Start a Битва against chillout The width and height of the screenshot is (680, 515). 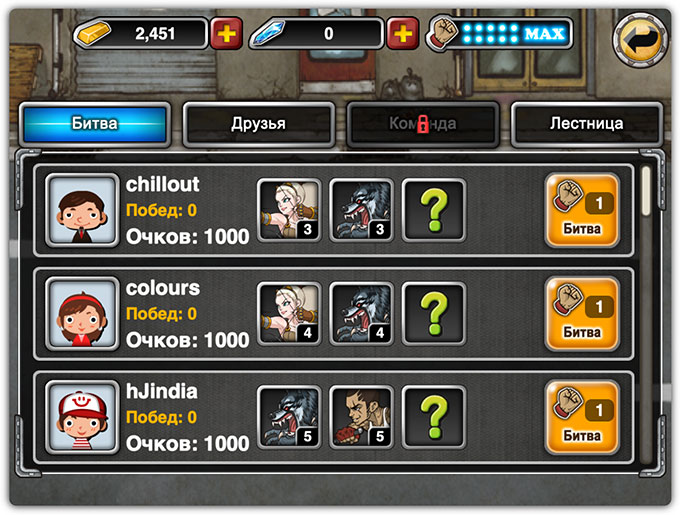click(x=582, y=210)
